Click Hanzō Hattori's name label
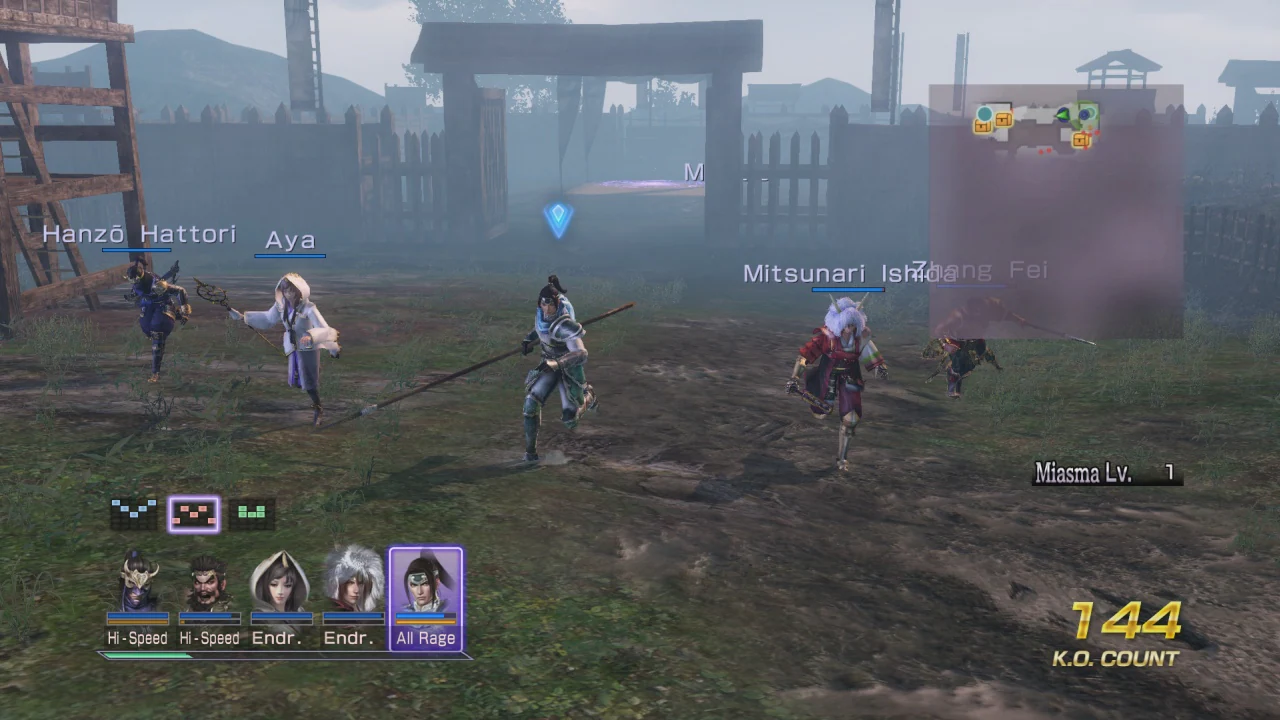1280x720 pixels. (140, 233)
